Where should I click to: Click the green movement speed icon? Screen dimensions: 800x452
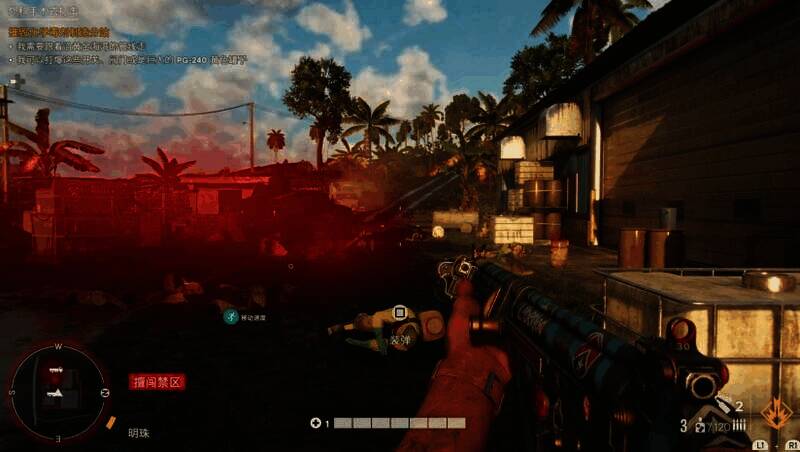click(x=231, y=316)
